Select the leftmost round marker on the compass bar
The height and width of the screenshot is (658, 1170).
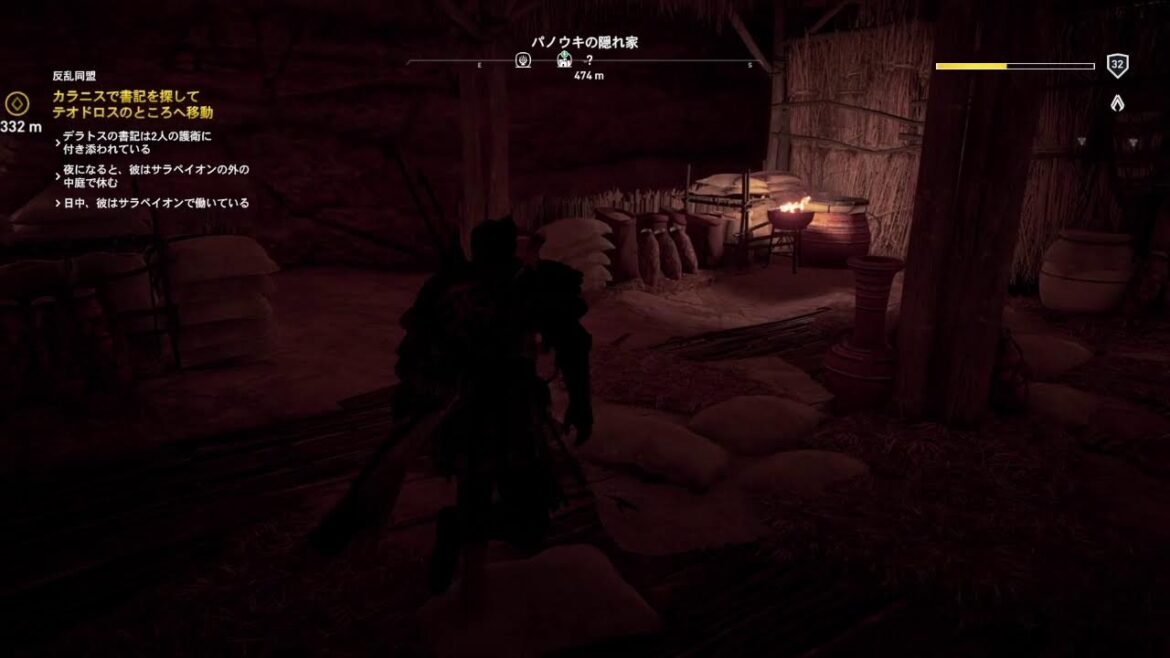tap(523, 61)
